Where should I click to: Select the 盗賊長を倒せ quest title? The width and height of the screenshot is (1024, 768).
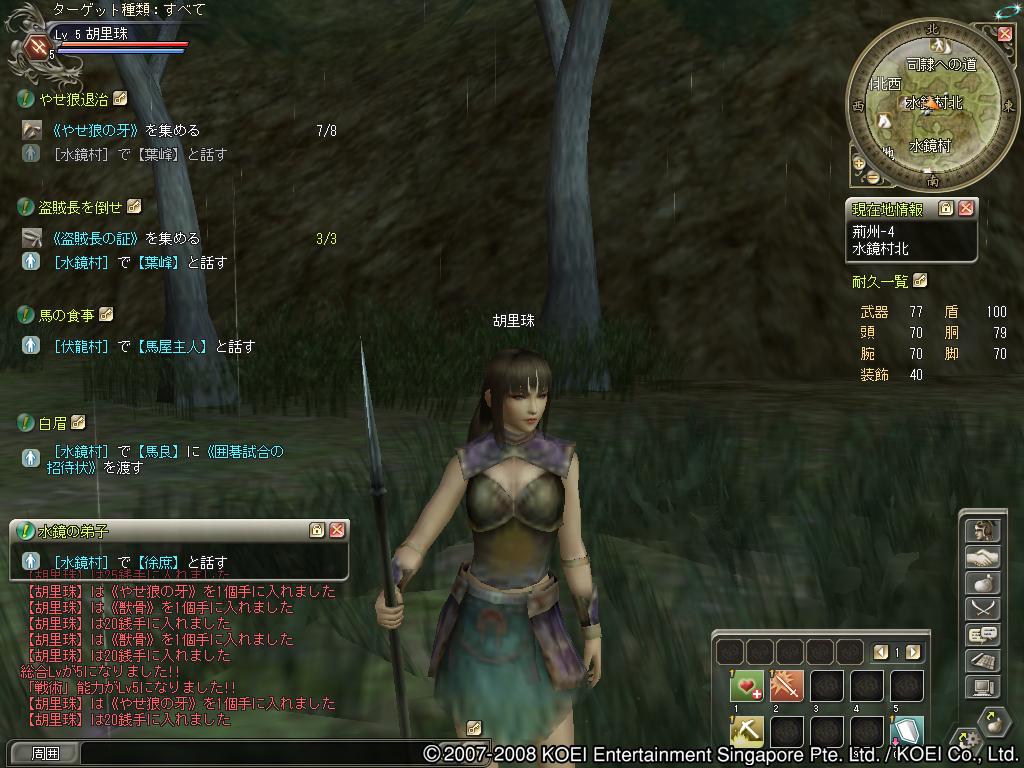(79, 207)
